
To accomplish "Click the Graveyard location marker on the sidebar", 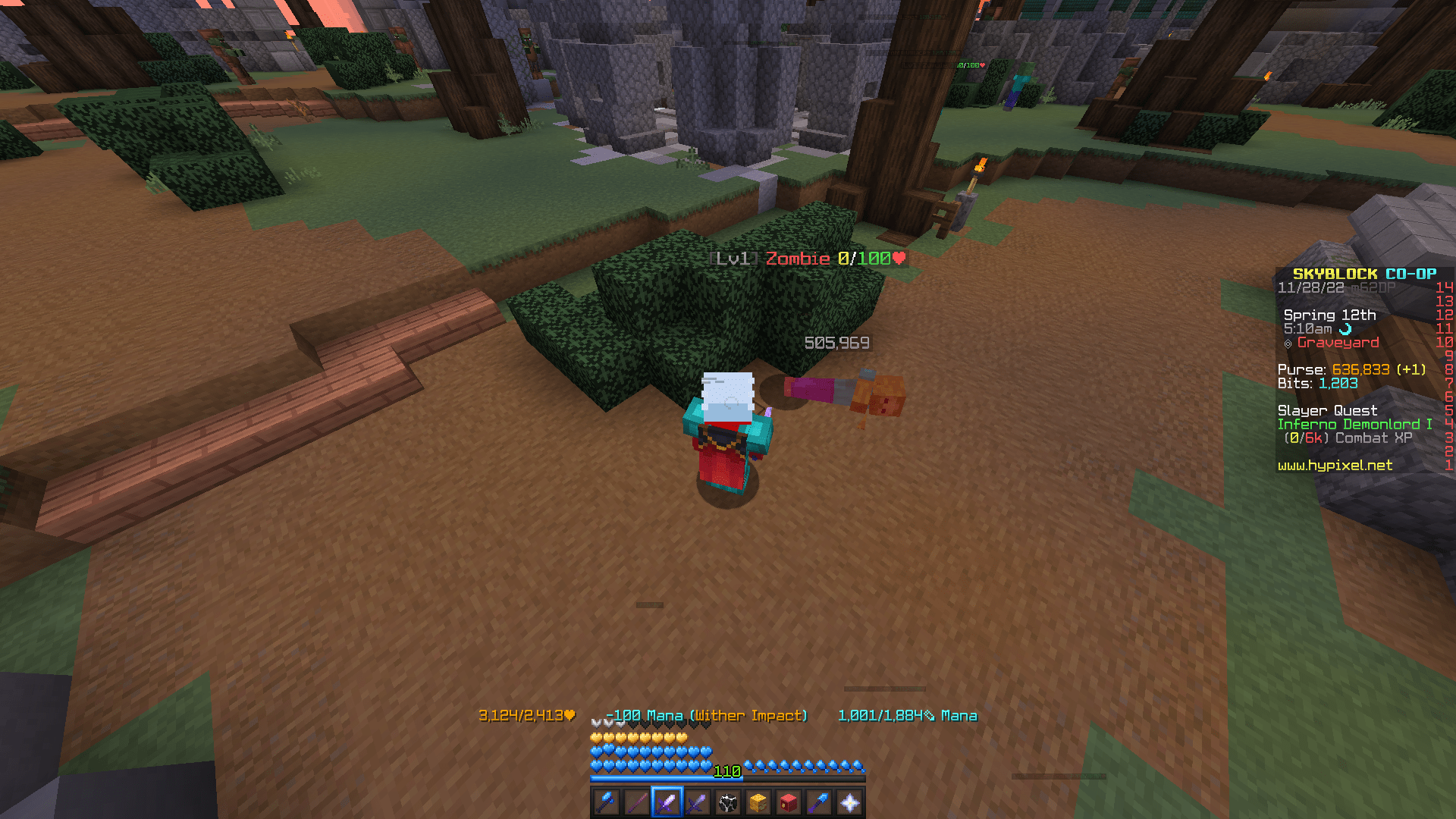I will [x=1338, y=343].
